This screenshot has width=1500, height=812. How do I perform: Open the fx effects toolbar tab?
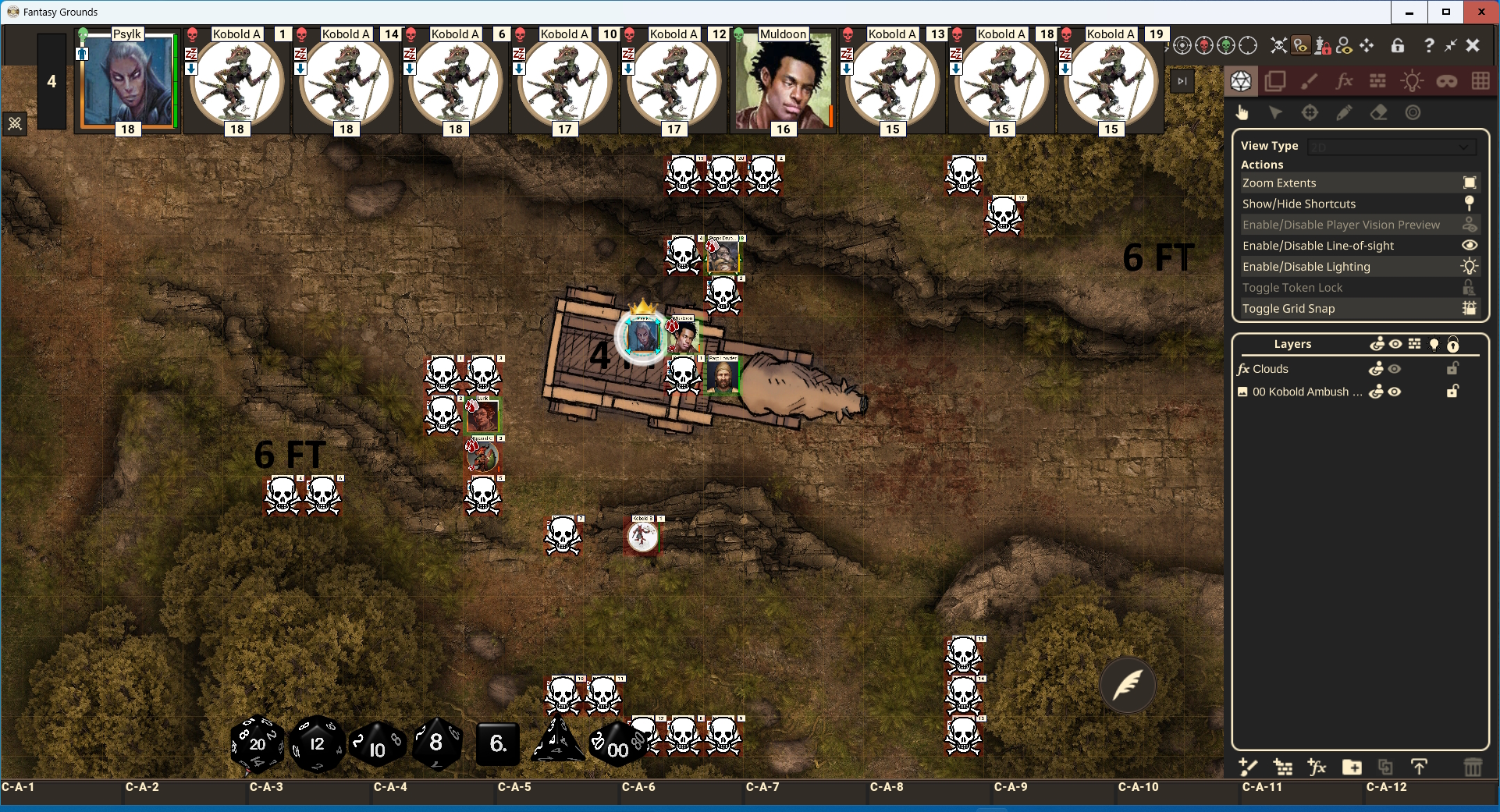(x=1344, y=81)
